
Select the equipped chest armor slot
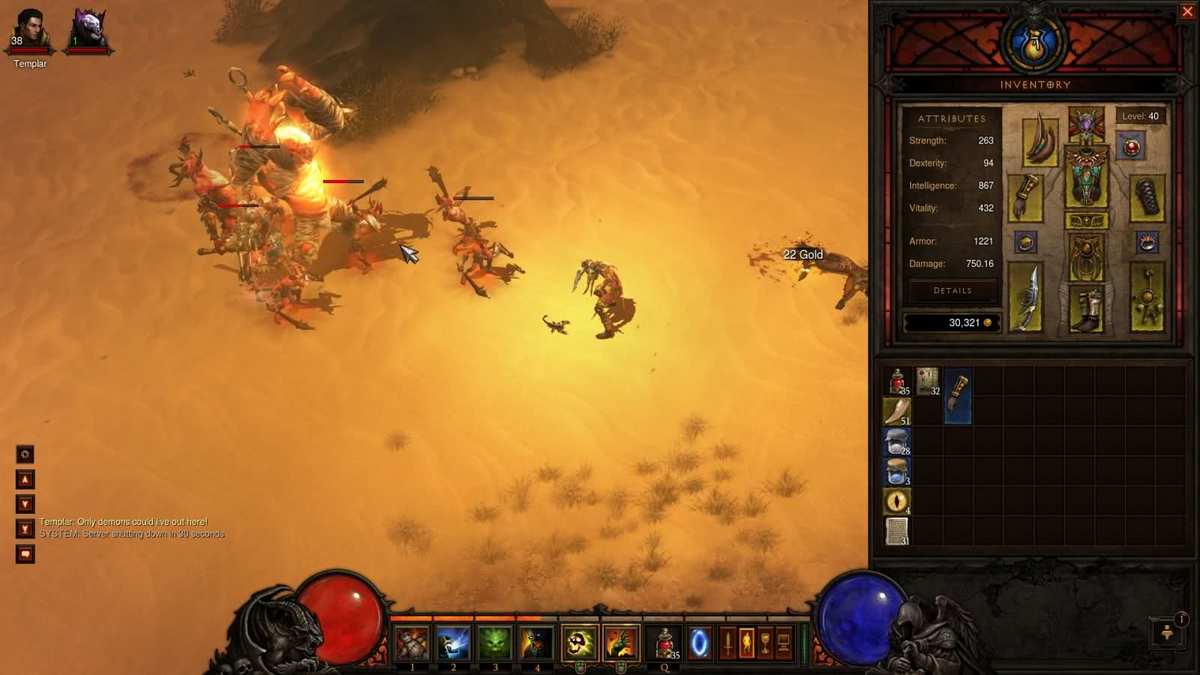(1086, 176)
